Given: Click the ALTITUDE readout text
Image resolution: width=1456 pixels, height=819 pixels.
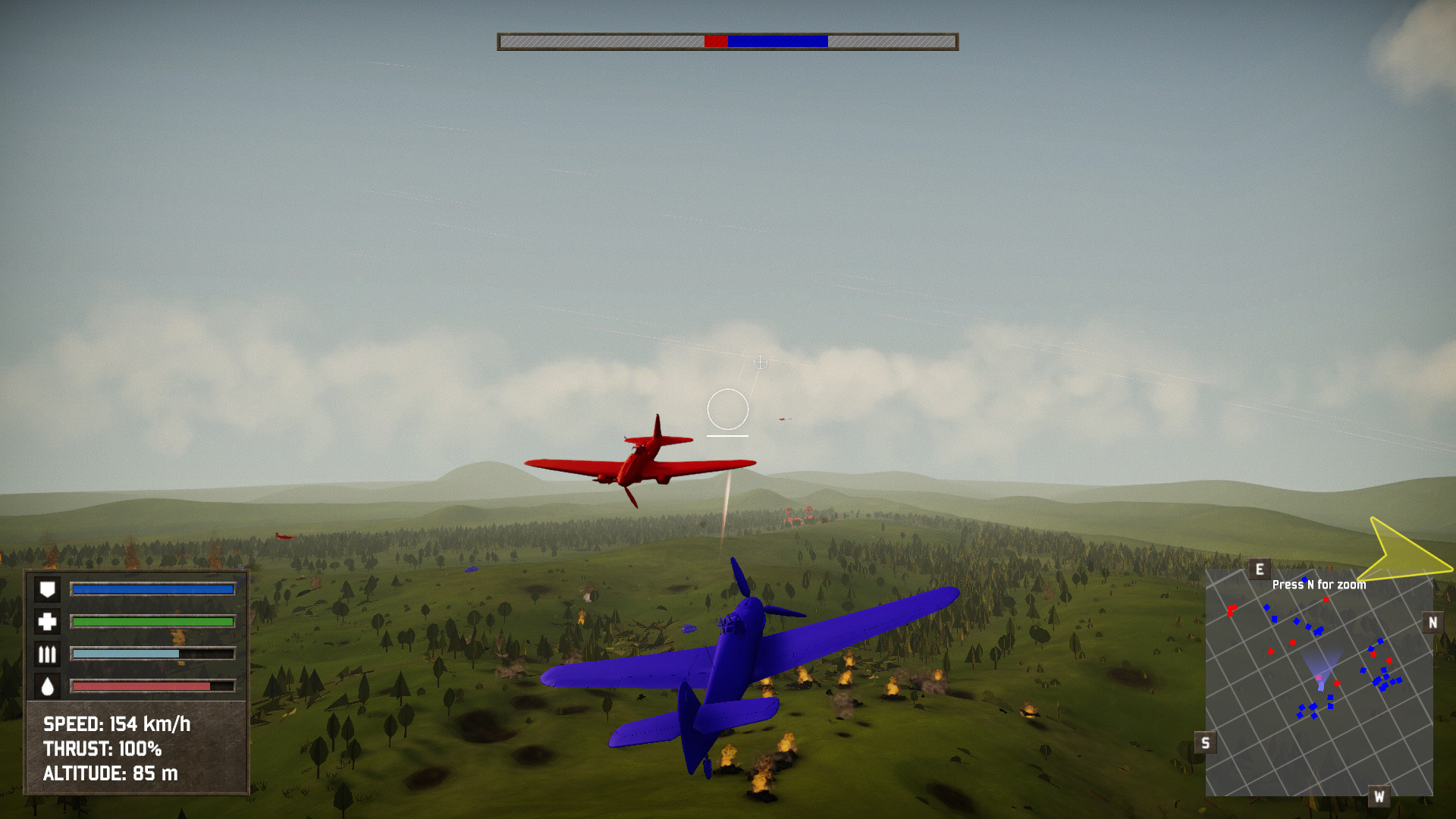Looking at the screenshot, I should 110,774.
